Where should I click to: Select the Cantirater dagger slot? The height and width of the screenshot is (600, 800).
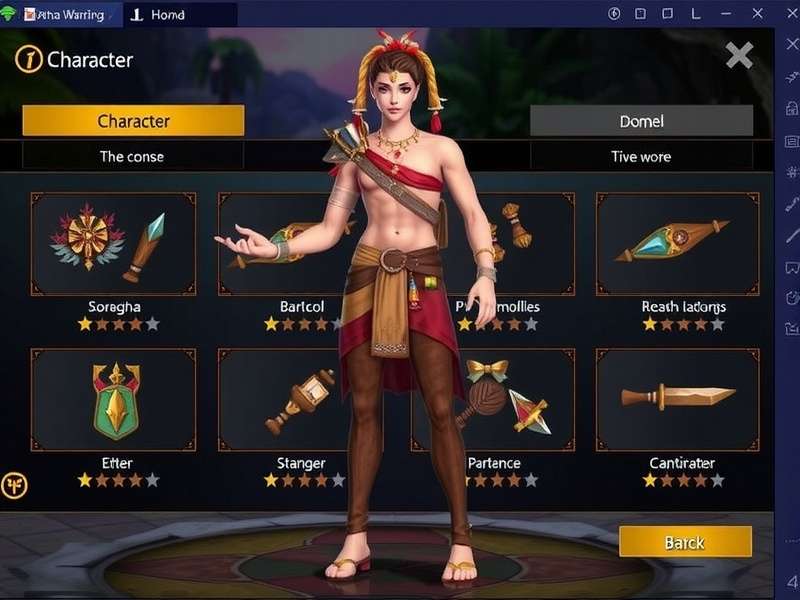pos(677,400)
